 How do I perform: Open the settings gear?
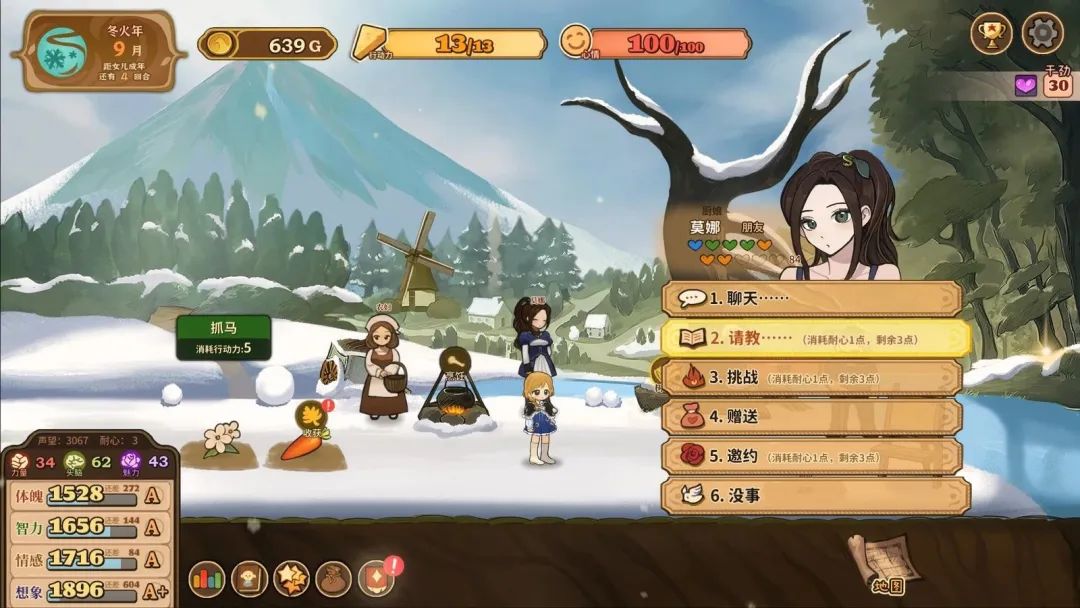[x=1042, y=34]
